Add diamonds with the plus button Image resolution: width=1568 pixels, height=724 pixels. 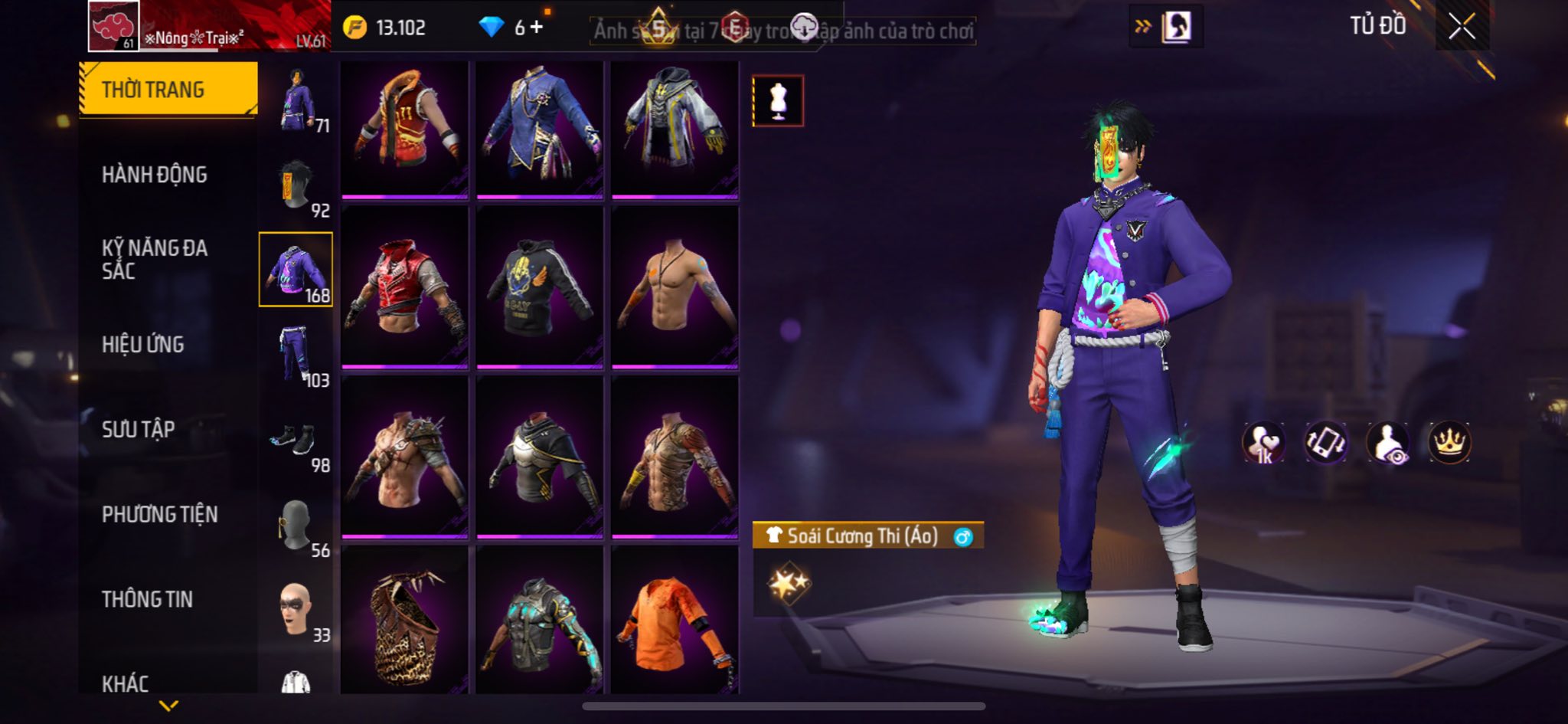tap(537, 28)
